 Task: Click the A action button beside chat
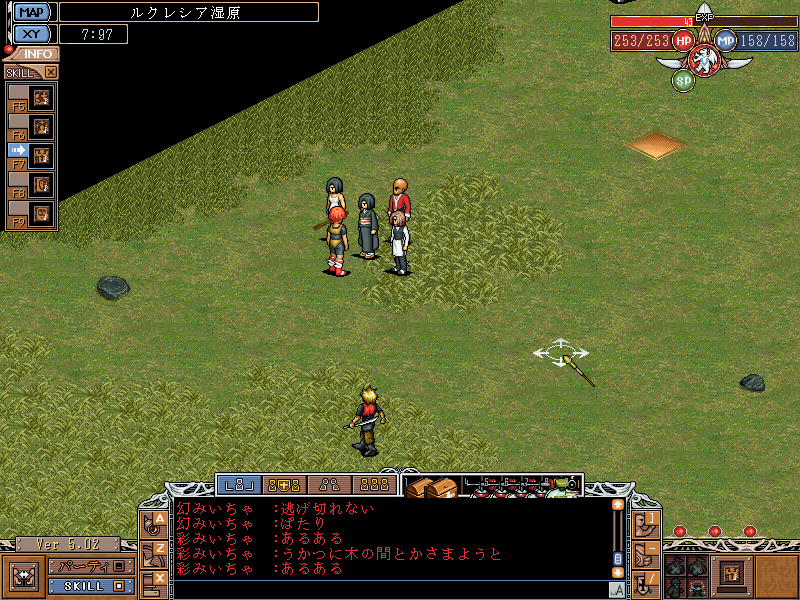(157, 522)
